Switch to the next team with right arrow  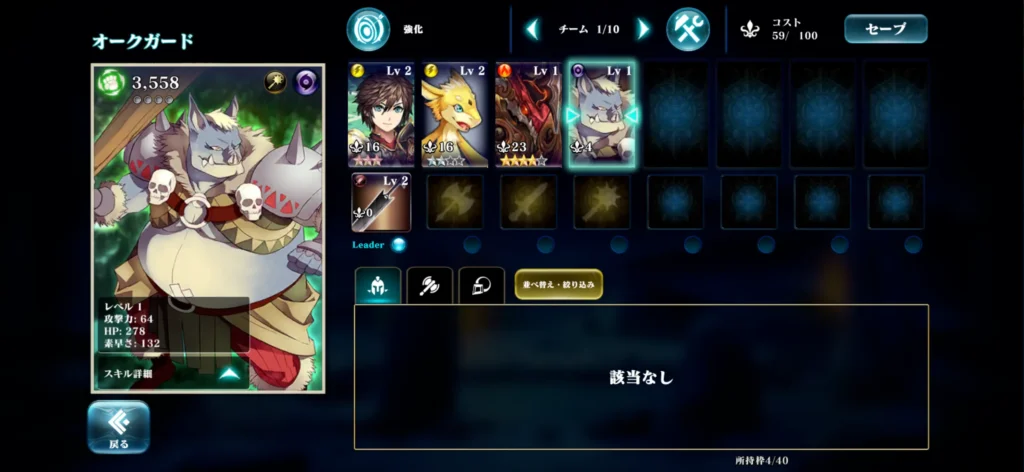(x=642, y=29)
